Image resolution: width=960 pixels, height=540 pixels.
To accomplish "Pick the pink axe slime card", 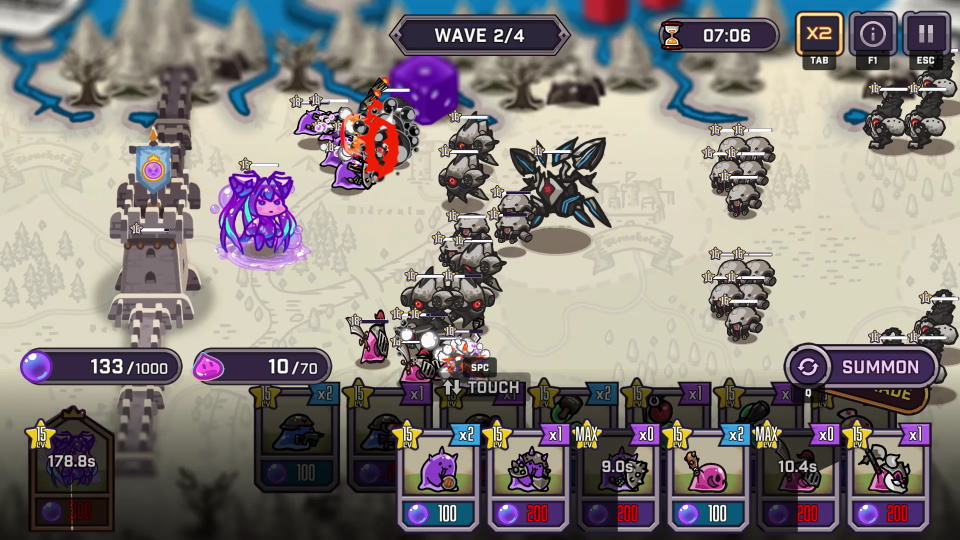I will pyautogui.click(x=888, y=477).
